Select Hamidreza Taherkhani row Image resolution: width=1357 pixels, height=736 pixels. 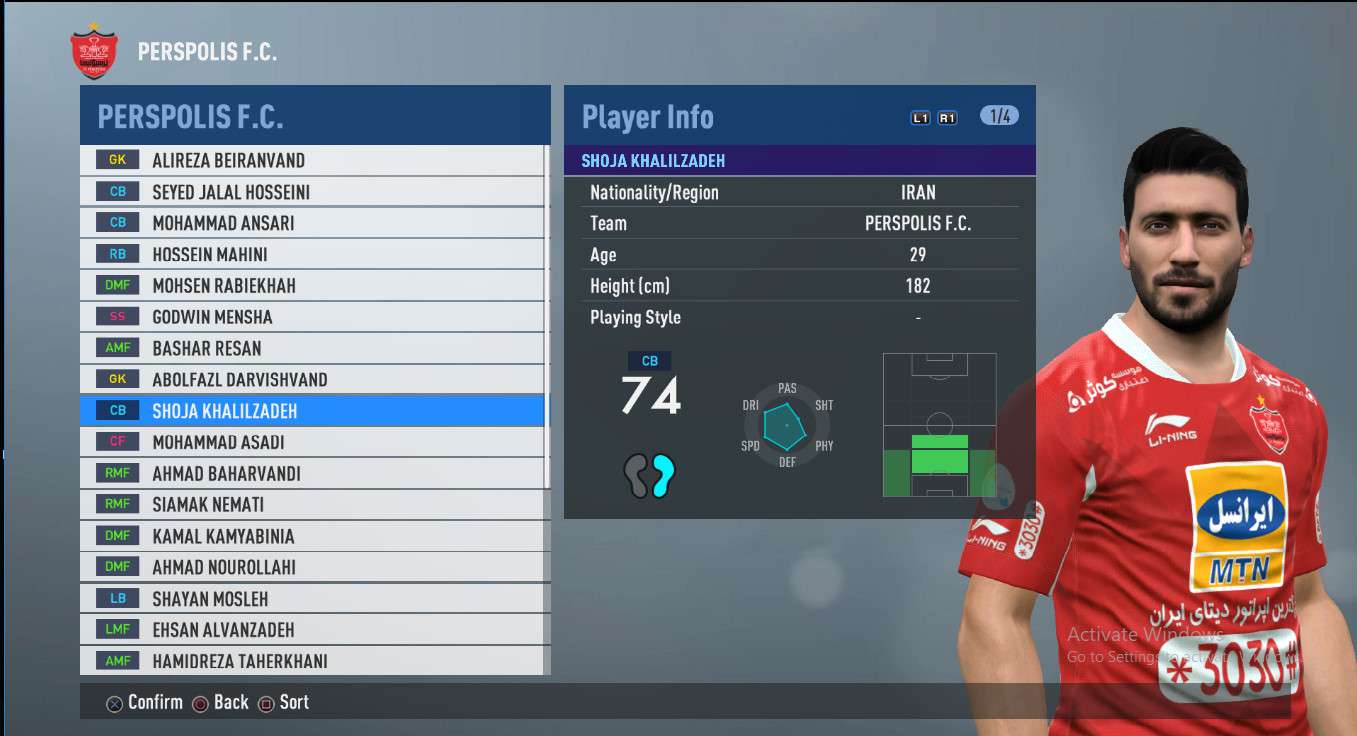click(313, 661)
